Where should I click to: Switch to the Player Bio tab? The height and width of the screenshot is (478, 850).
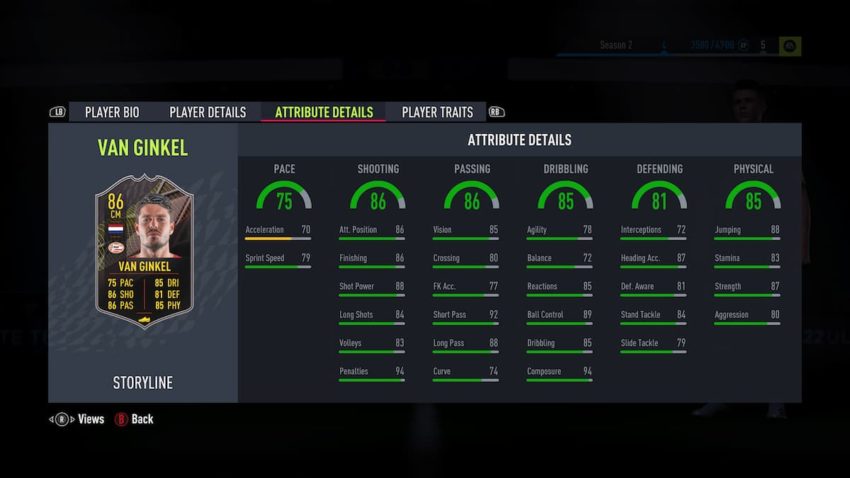[111, 112]
